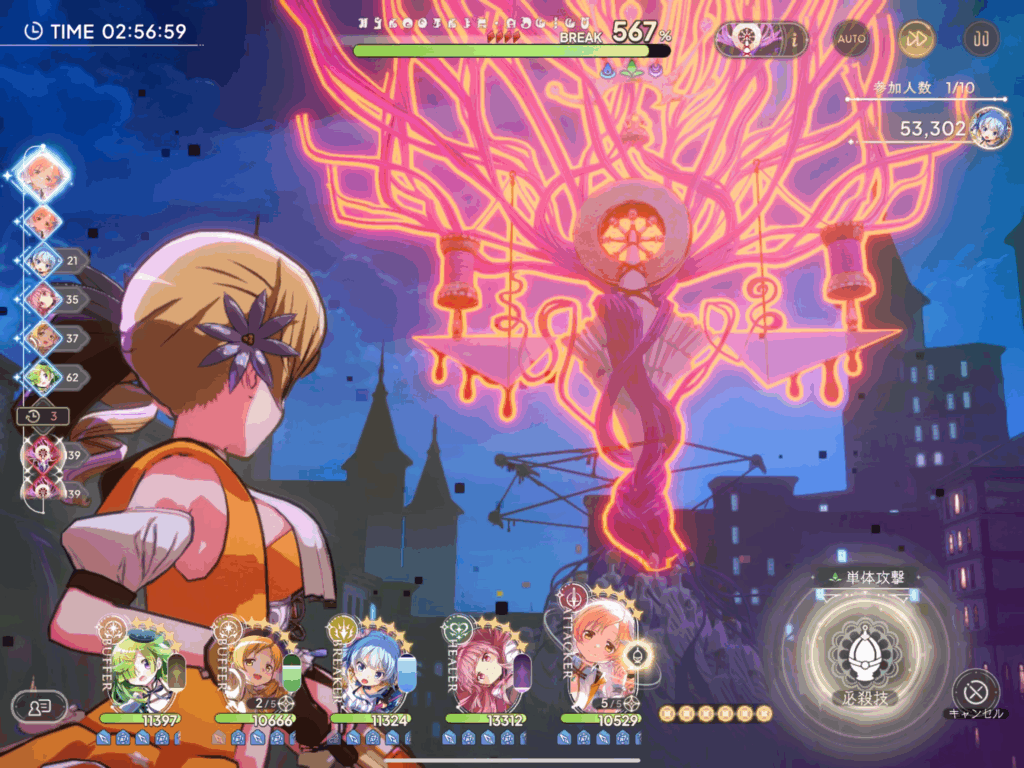This screenshot has height=768, width=1024.
Task: Open the party status panel button
Action: click(x=39, y=707)
